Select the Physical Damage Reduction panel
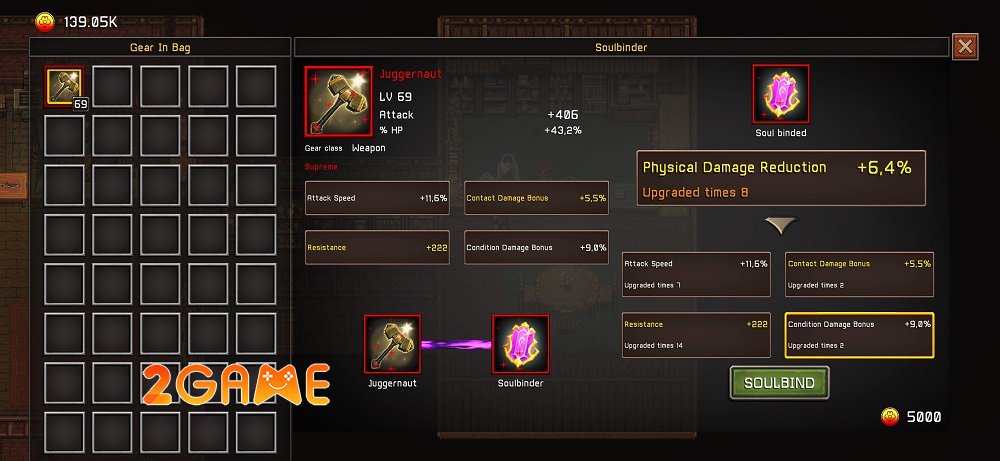The image size is (1000, 461). (781, 178)
